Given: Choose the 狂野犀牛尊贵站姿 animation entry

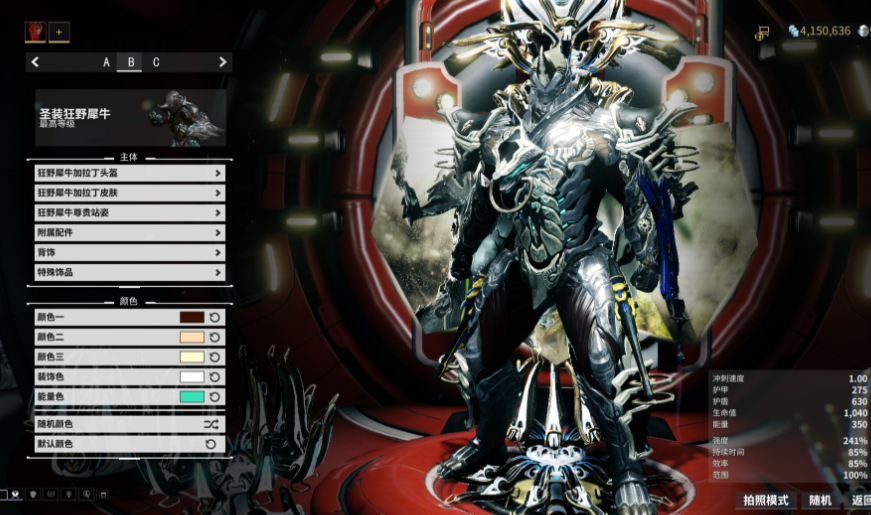Looking at the screenshot, I should (129, 212).
